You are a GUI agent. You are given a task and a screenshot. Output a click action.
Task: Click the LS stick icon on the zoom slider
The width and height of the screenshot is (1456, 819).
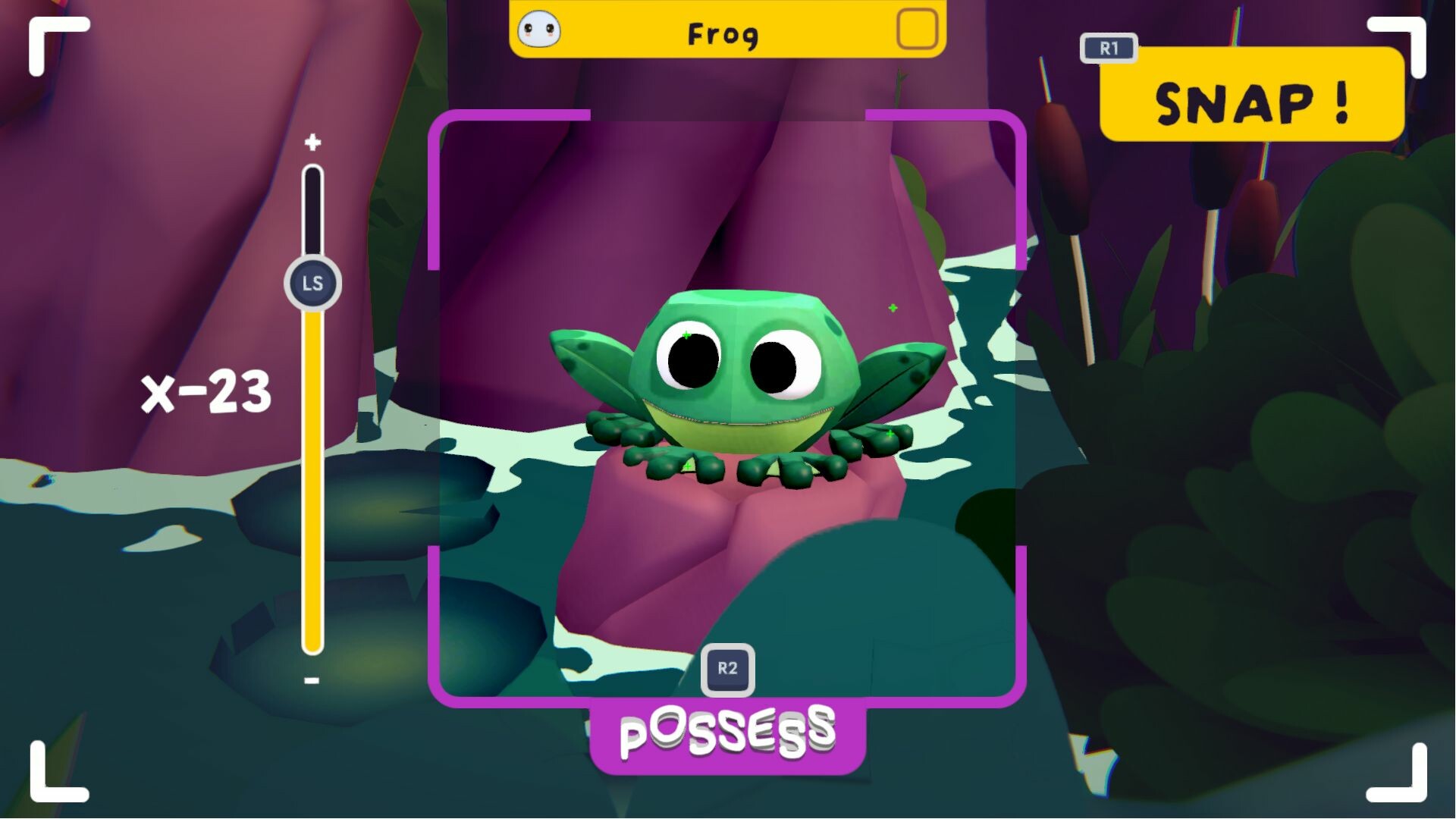(x=312, y=281)
